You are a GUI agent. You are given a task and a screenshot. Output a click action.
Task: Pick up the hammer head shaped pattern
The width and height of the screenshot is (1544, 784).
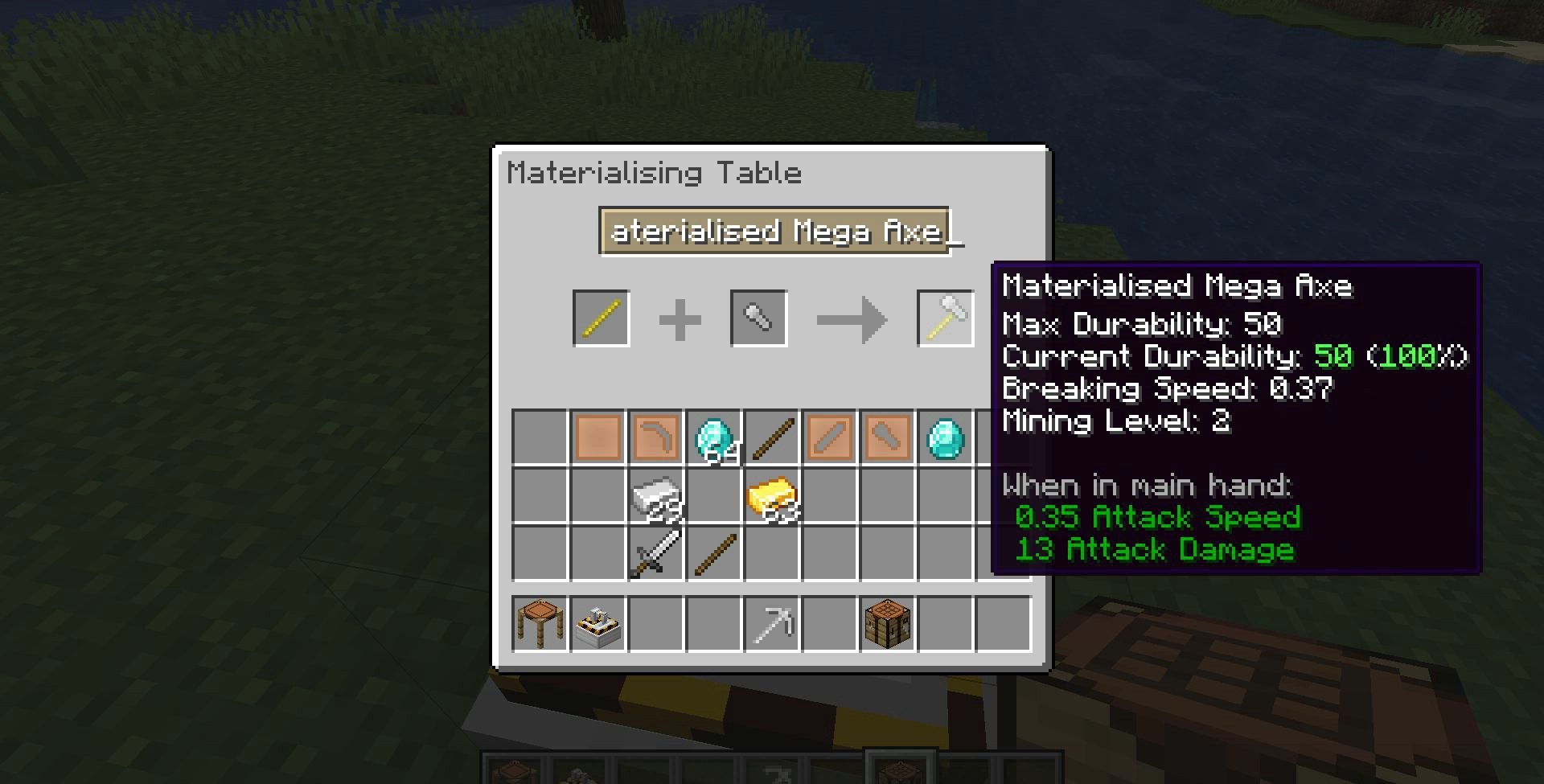pyautogui.click(x=888, y=438)
